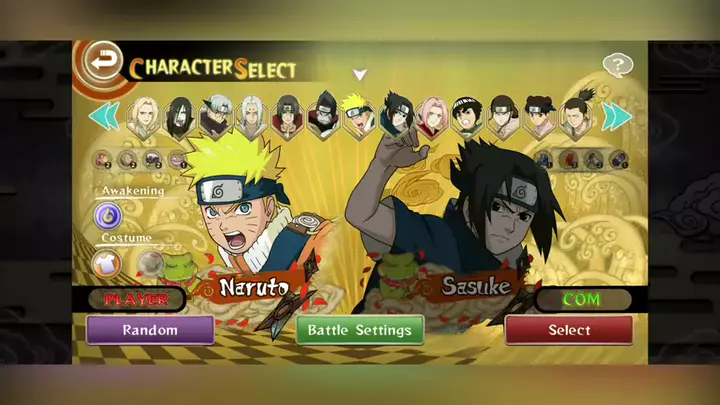Open Battle Settings
Image resolution: width=720 pixels, height=405 pixels.
click(359, 330)
